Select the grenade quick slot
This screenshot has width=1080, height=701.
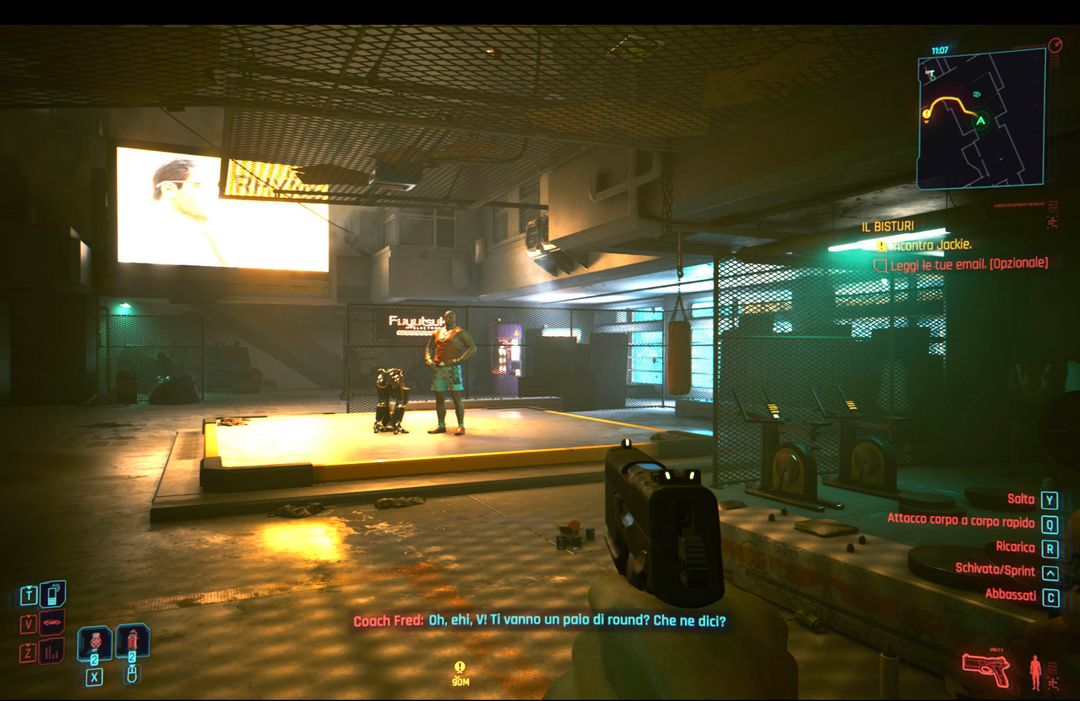pos(132,642)
